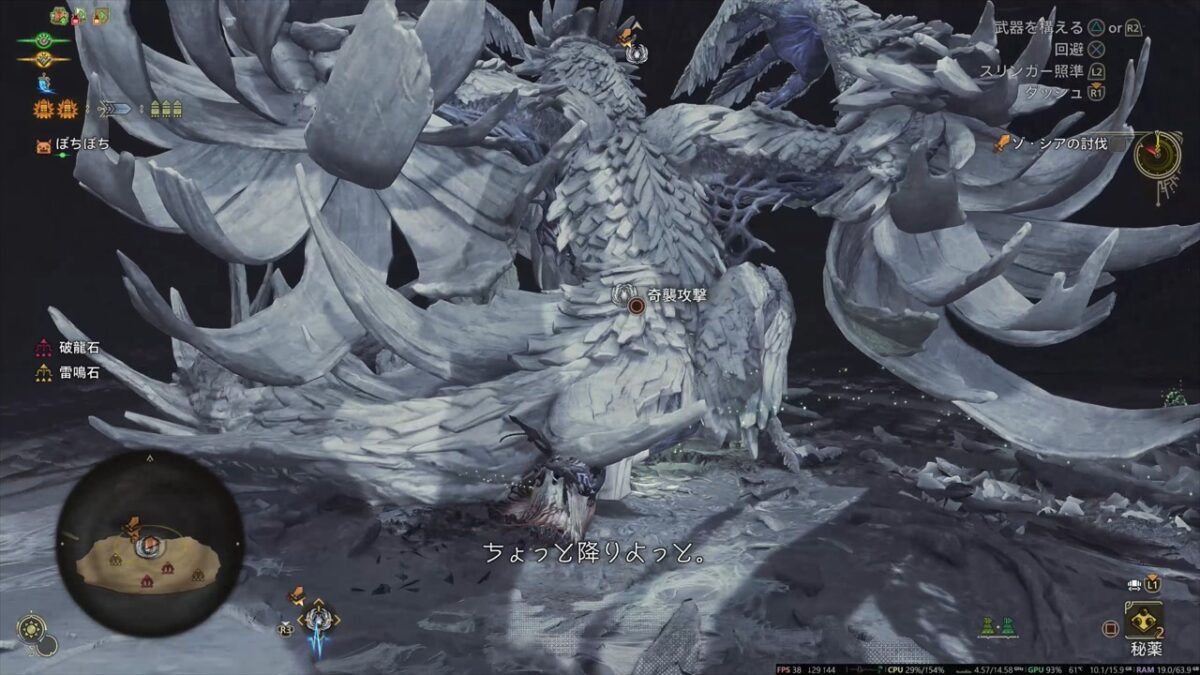1200x675 pixels.
Task: Click the quest timer clock icon
Action: click(1158, 154)
